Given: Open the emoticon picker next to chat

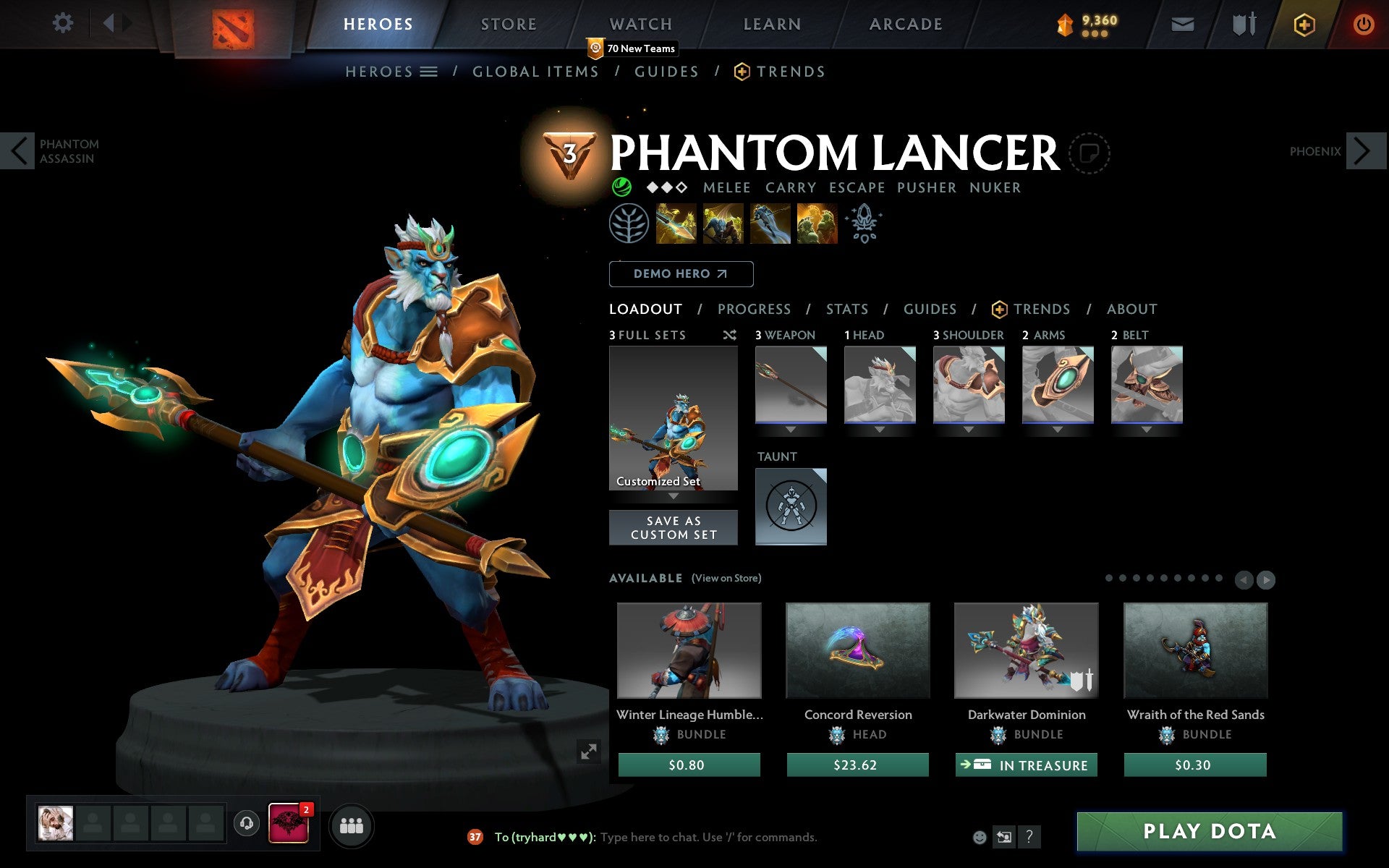Looking at the screenshot, I should (980, 838).
